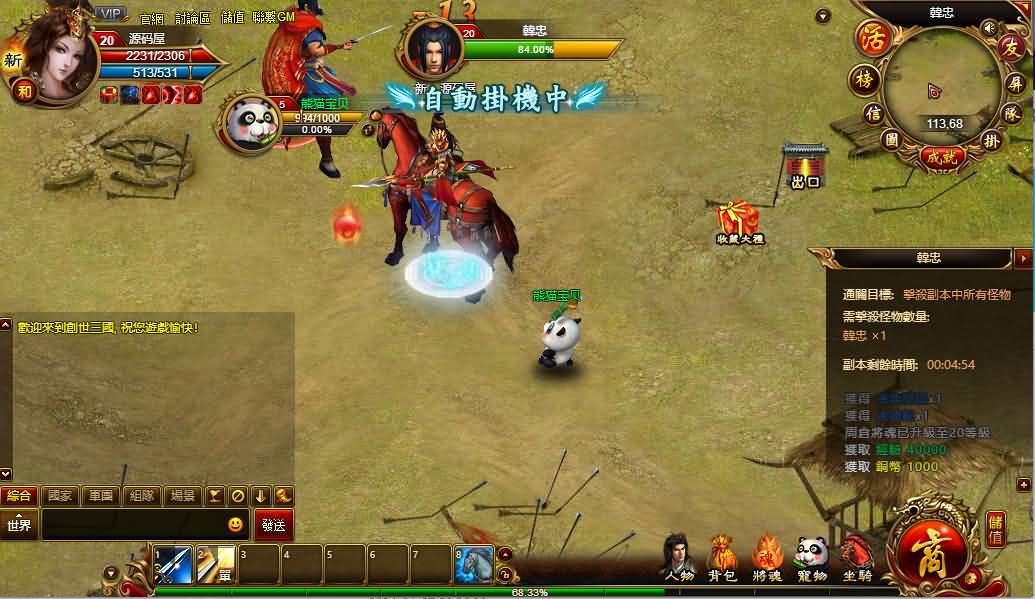Image resolution: width=1035 pixels, height=599 pixels.
Task: Open the emoji smiley picker in chat
Action: click(235, 524)
